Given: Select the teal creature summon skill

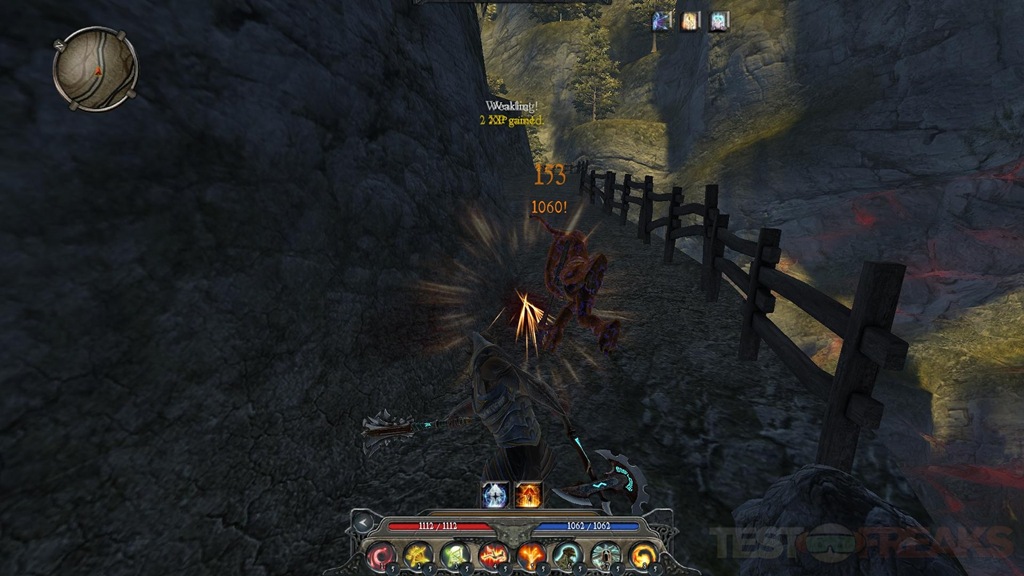Looking at the screenshot, I should click(x=567, y=555).
